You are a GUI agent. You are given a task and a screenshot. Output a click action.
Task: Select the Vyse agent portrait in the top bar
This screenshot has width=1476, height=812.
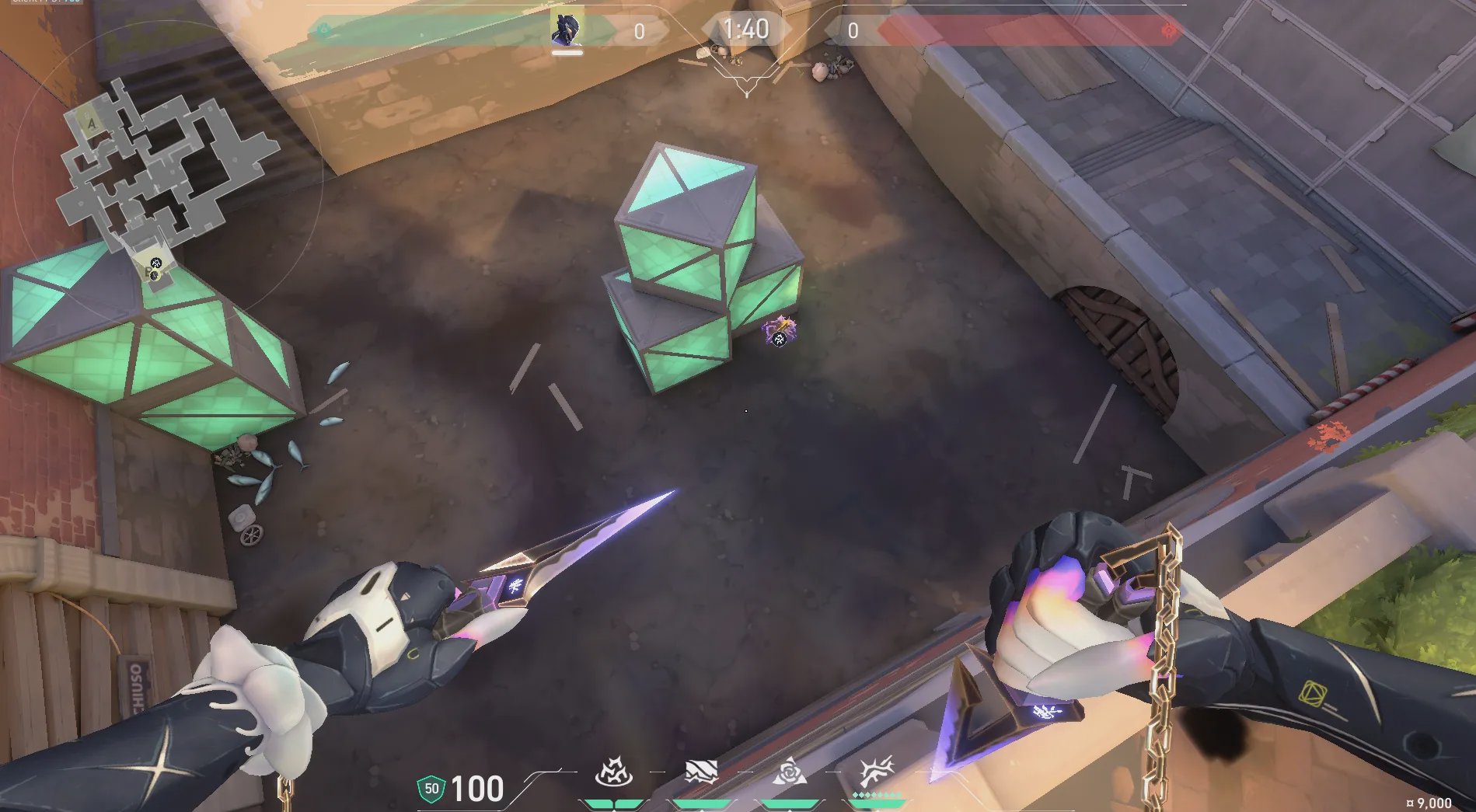coord(567,30)
